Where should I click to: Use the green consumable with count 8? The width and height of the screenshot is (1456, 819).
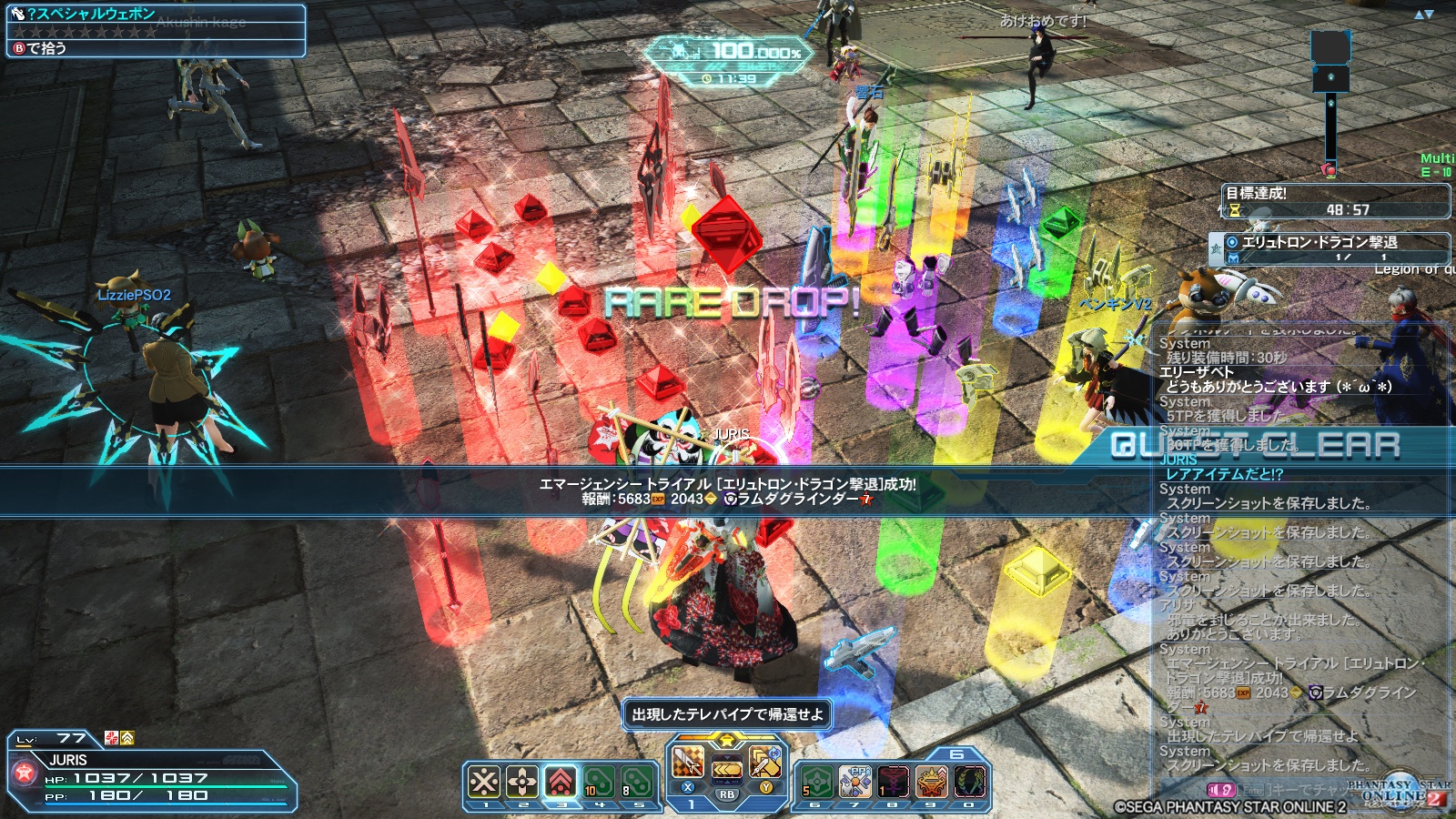pyautogui.click(x=637, y=781)
